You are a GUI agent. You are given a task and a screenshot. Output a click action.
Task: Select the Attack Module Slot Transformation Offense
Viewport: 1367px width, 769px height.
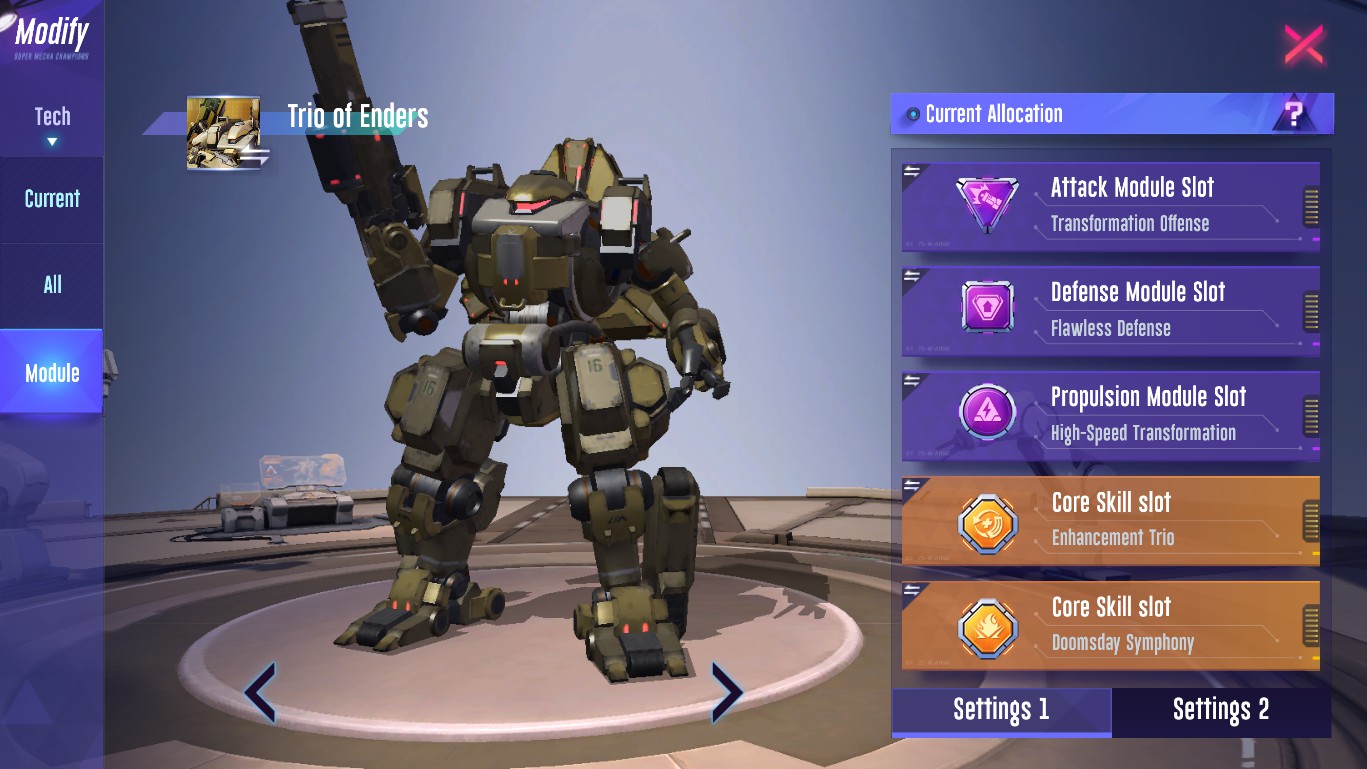tap(1110, 204)
